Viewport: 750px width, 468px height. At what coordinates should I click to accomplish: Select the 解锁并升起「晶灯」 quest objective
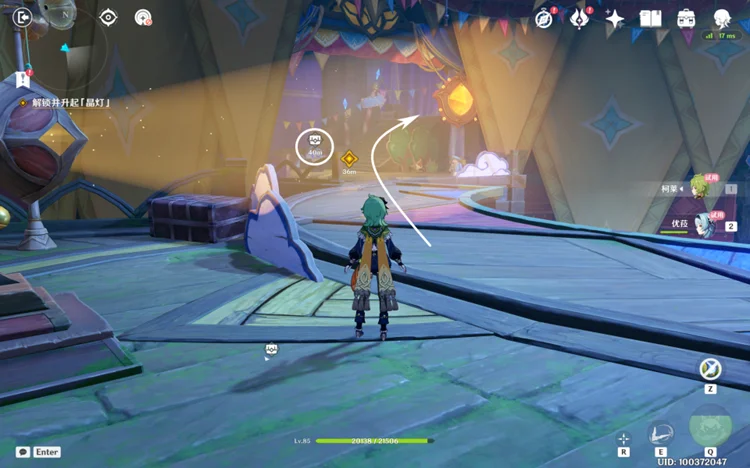(x=70, y=102)
